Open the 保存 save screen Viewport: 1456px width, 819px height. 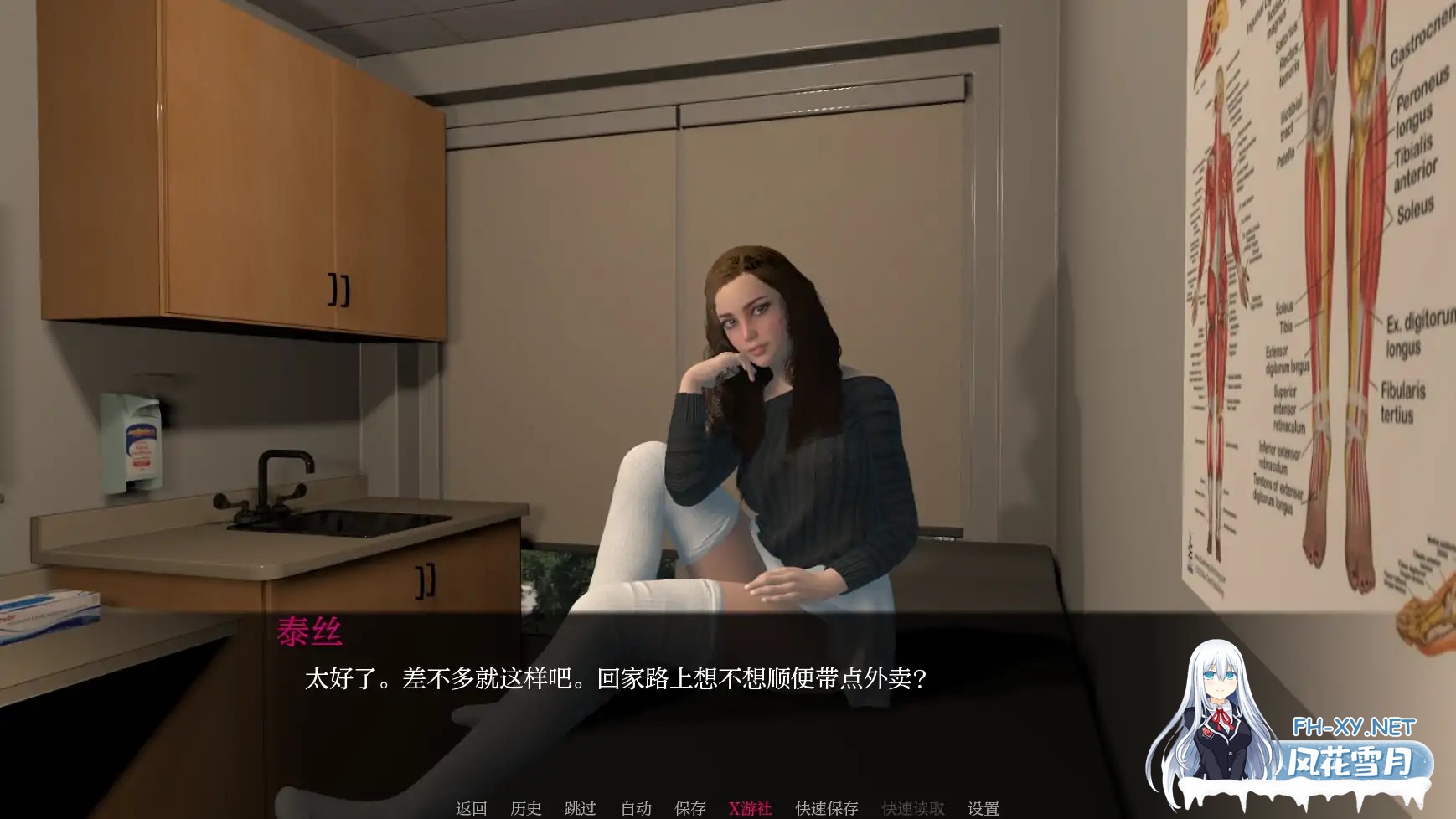pos(689,809)
